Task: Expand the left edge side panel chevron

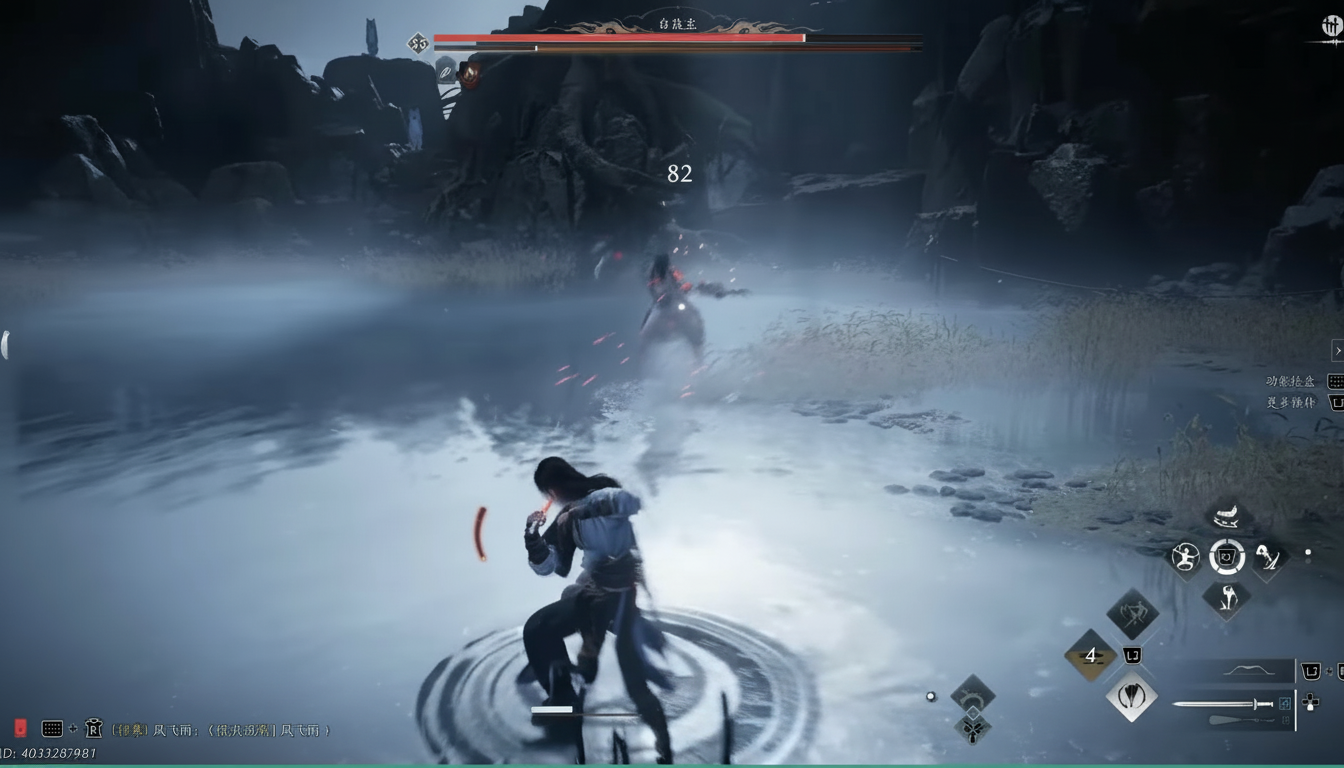Action: click(x=4, y=343)
